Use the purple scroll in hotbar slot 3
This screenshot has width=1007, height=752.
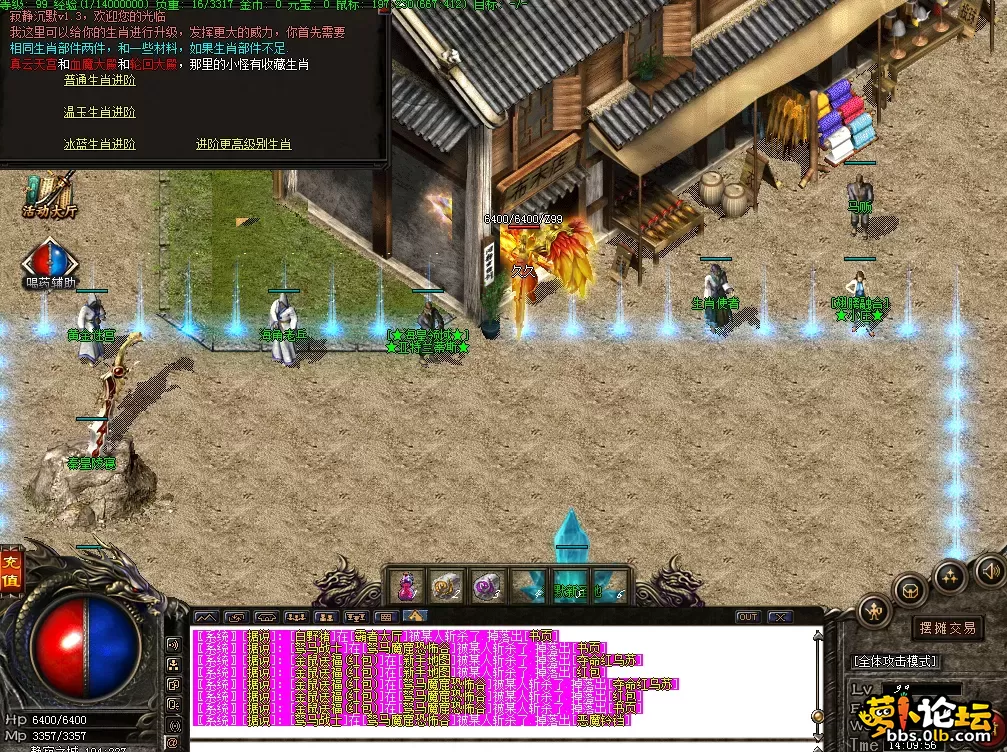click(x=486, y=585)
